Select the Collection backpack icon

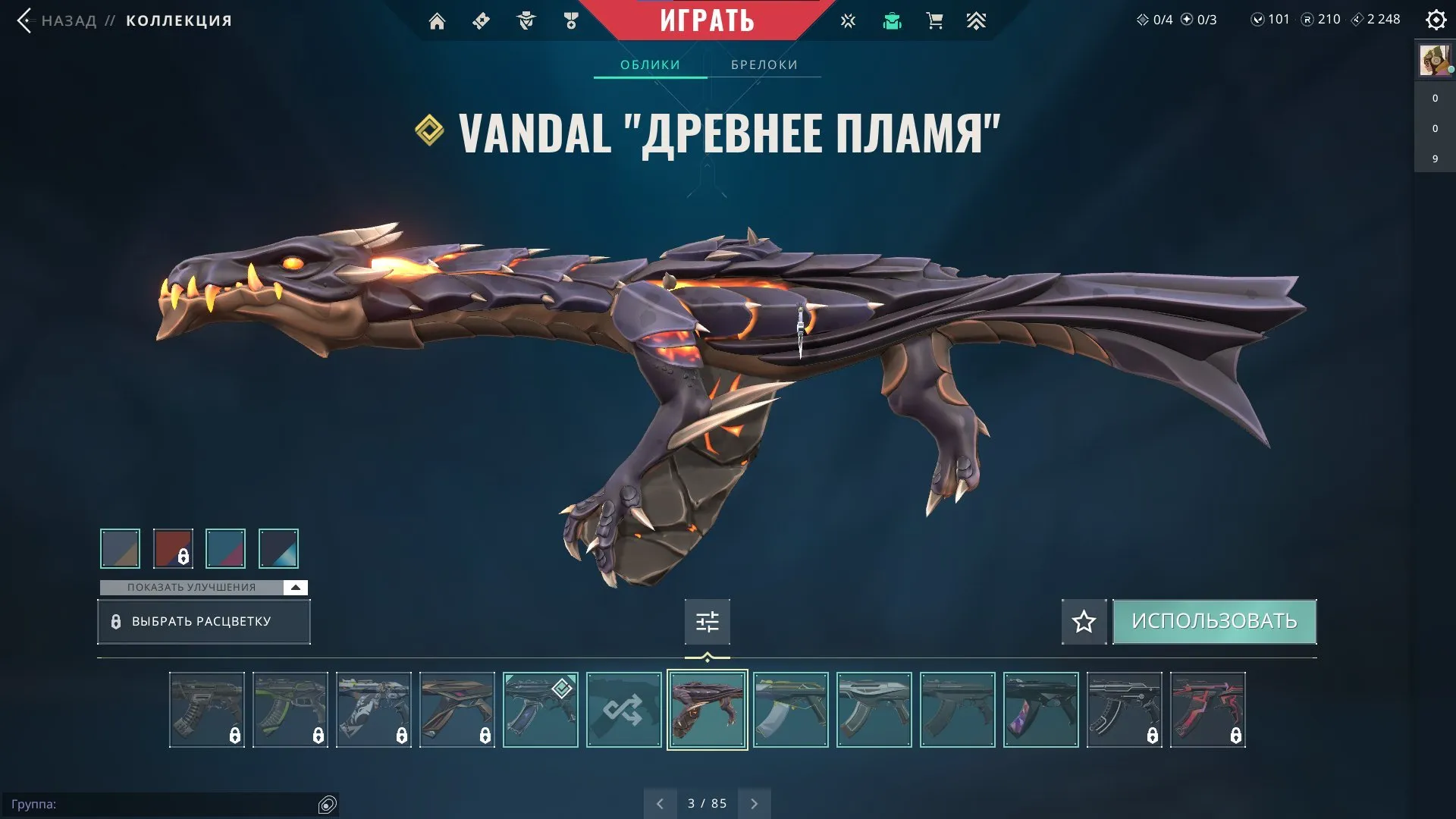coord(893,21)
